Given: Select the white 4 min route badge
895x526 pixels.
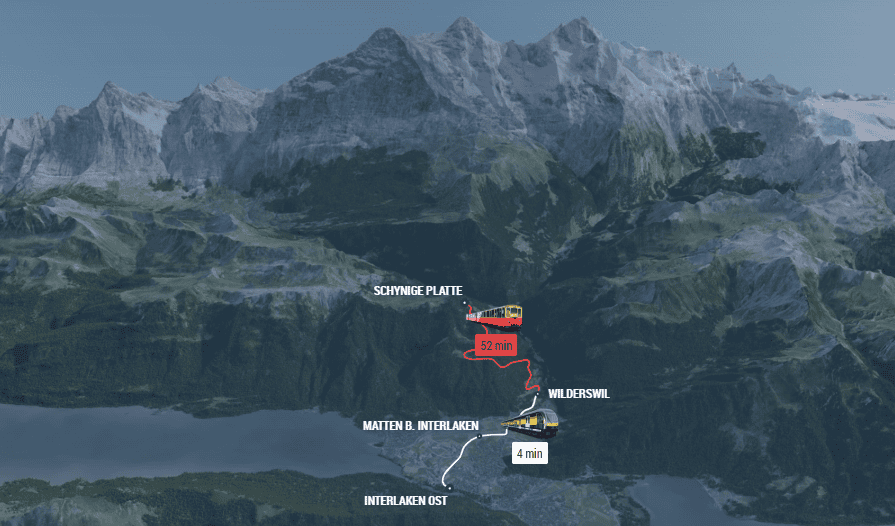Looking at the screenshot, I should [x=529, y=453].
